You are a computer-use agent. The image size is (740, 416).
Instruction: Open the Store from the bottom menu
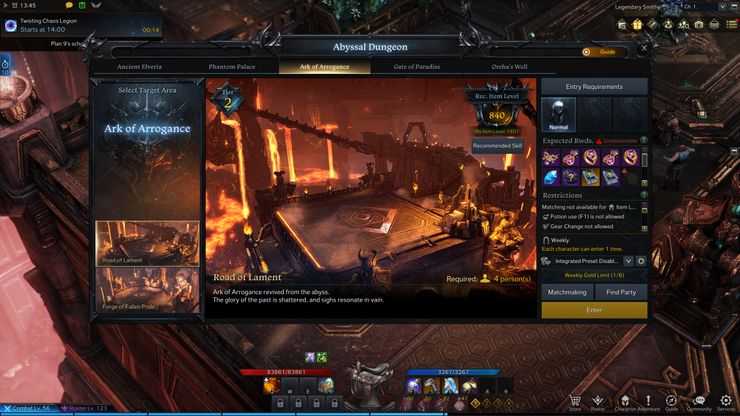pyautogui.click(x=575, y=401)
